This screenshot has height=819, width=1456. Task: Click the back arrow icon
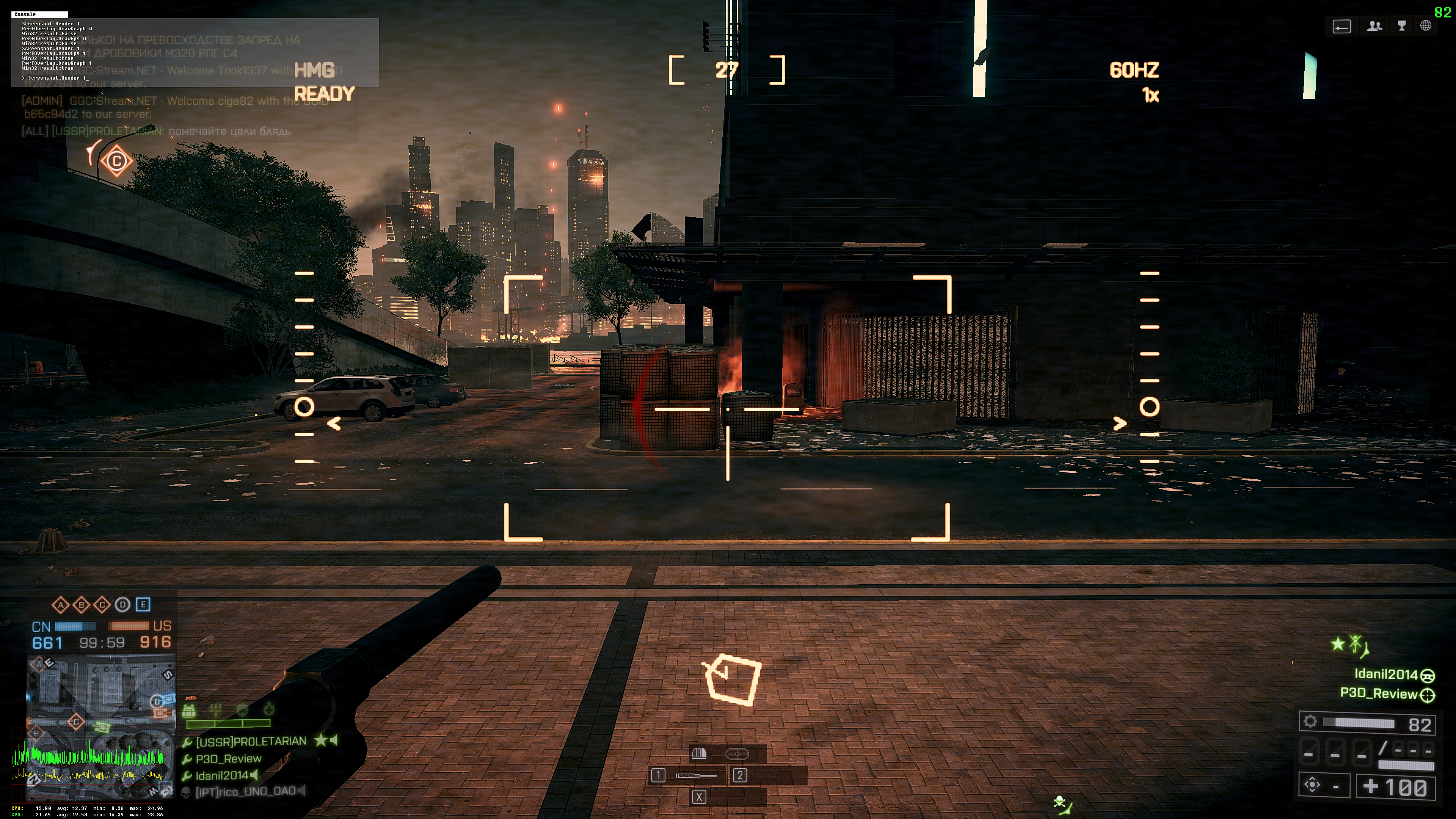pos(1341,27)
